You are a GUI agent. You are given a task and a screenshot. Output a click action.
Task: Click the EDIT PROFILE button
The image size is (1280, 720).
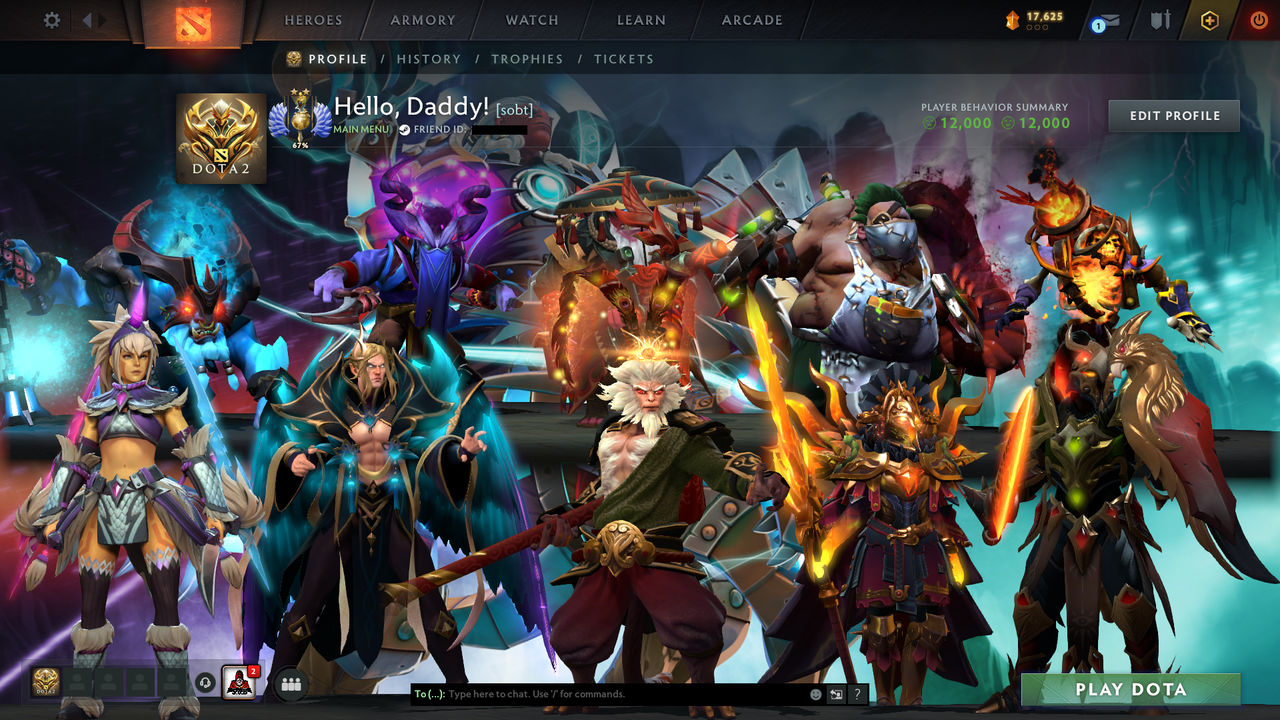(1173, 115)
